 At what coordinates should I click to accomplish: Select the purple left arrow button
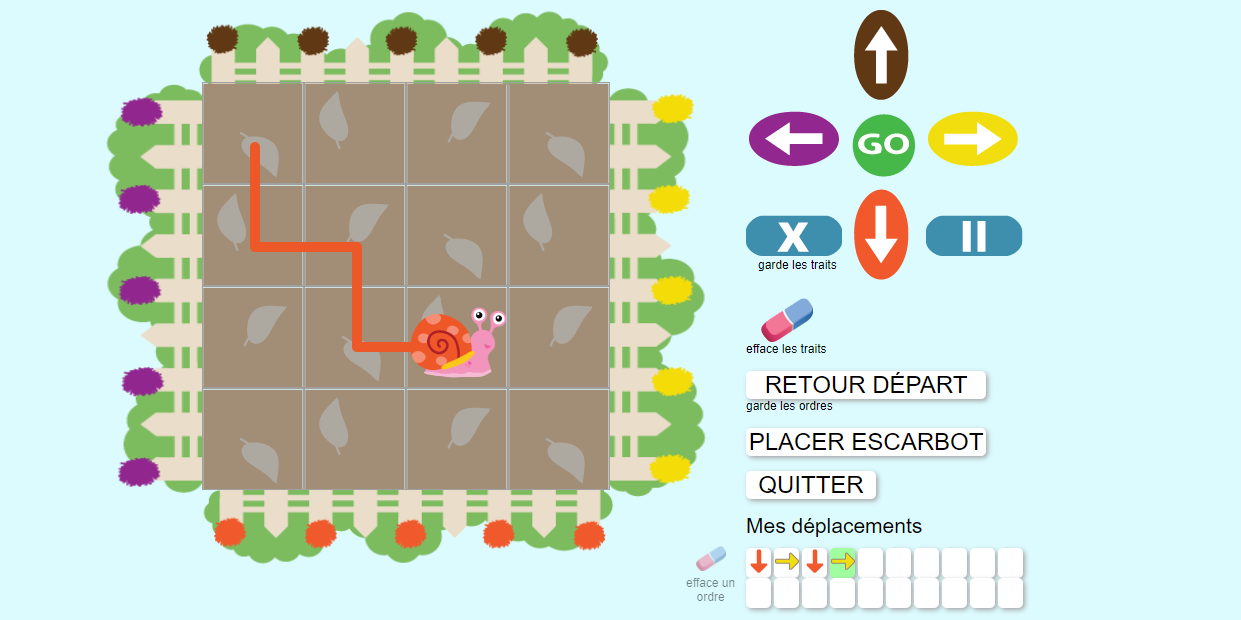pyautogui.click(x=794, y=139)
